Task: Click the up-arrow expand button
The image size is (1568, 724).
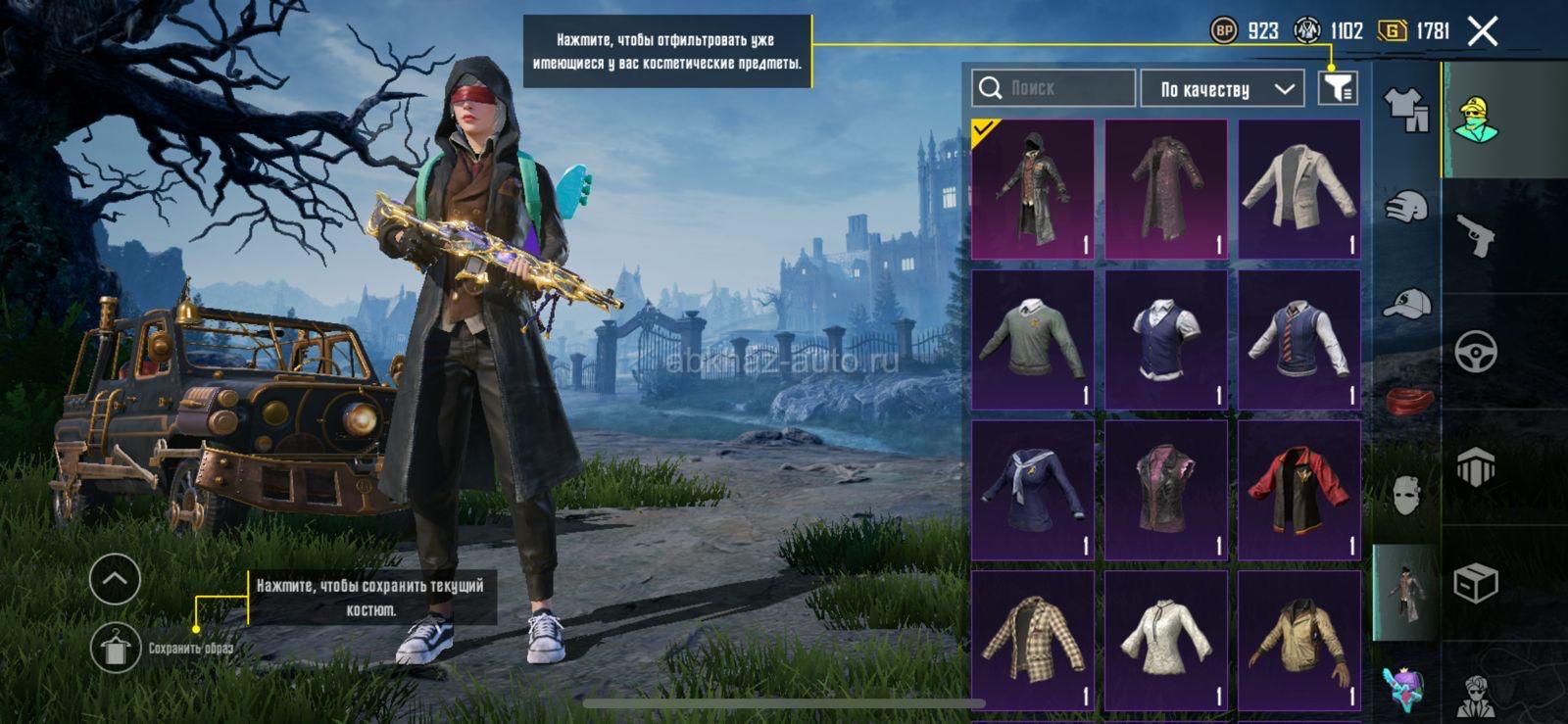Action: tap(115, 580)
